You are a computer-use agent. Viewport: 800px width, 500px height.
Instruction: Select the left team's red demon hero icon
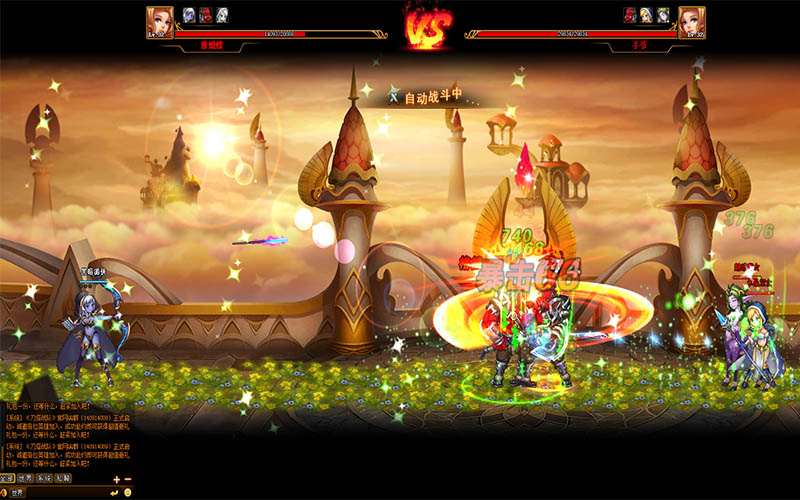click(204, 14)
